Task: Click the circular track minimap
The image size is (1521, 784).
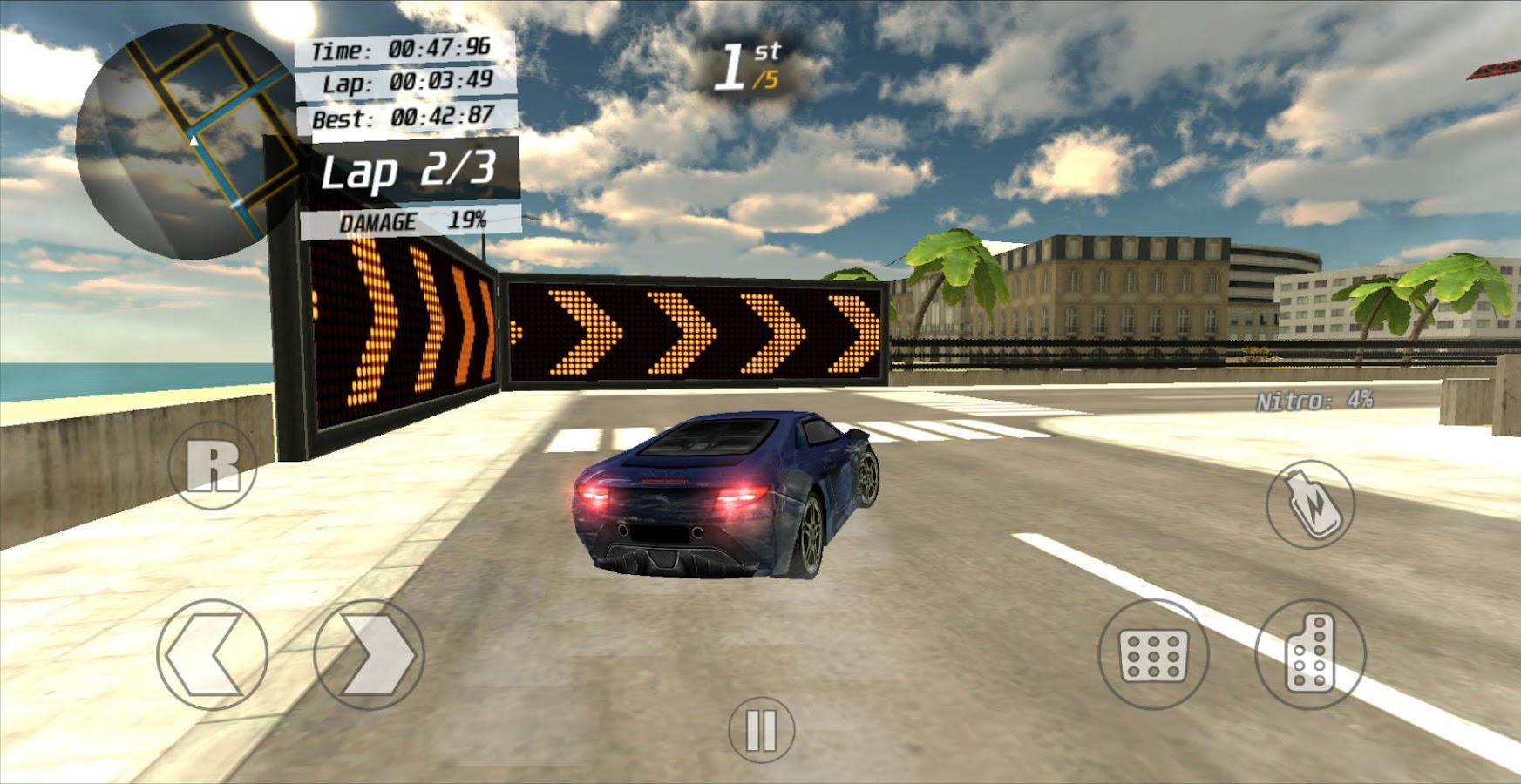Action: [187, 142]
